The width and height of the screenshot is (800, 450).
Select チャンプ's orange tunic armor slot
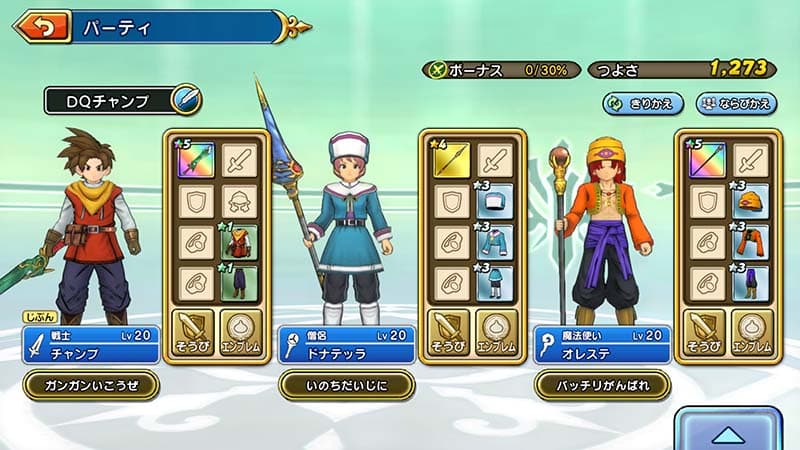(239, 241)
